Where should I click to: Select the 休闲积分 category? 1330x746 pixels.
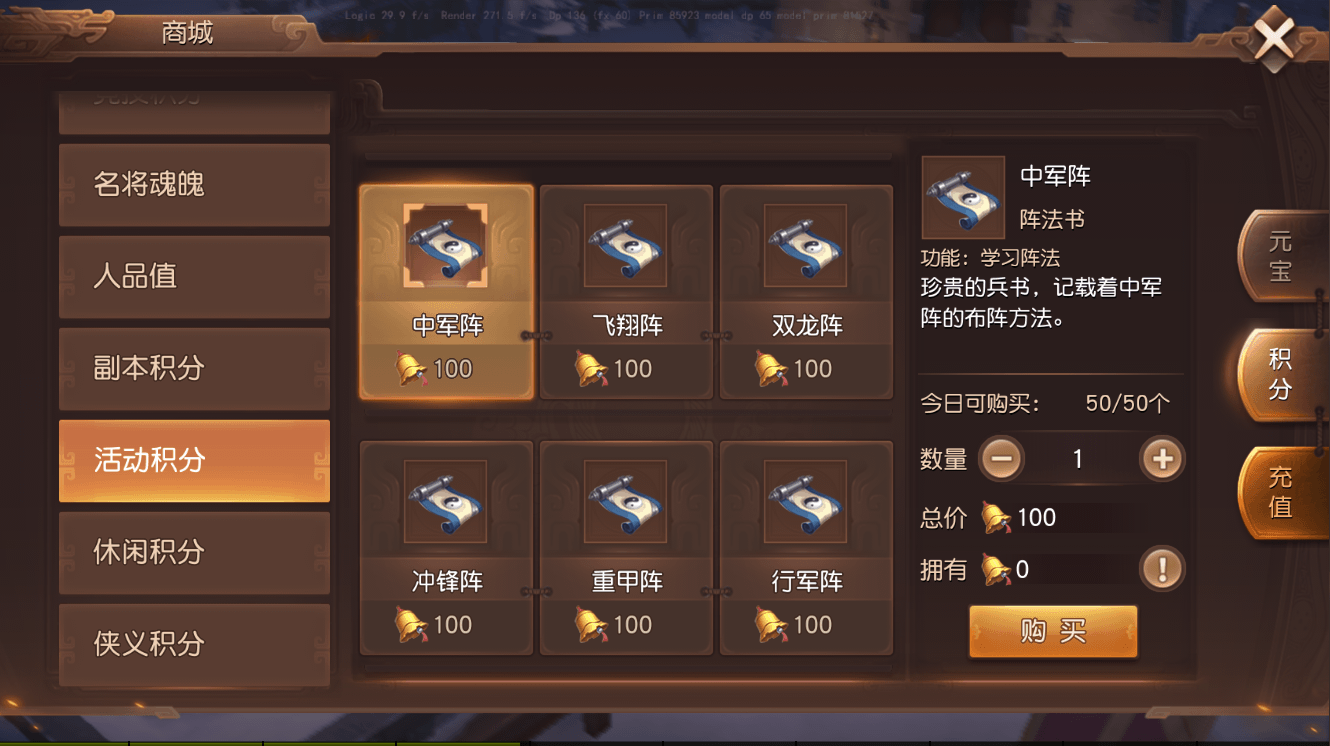(x=194, y=553)
